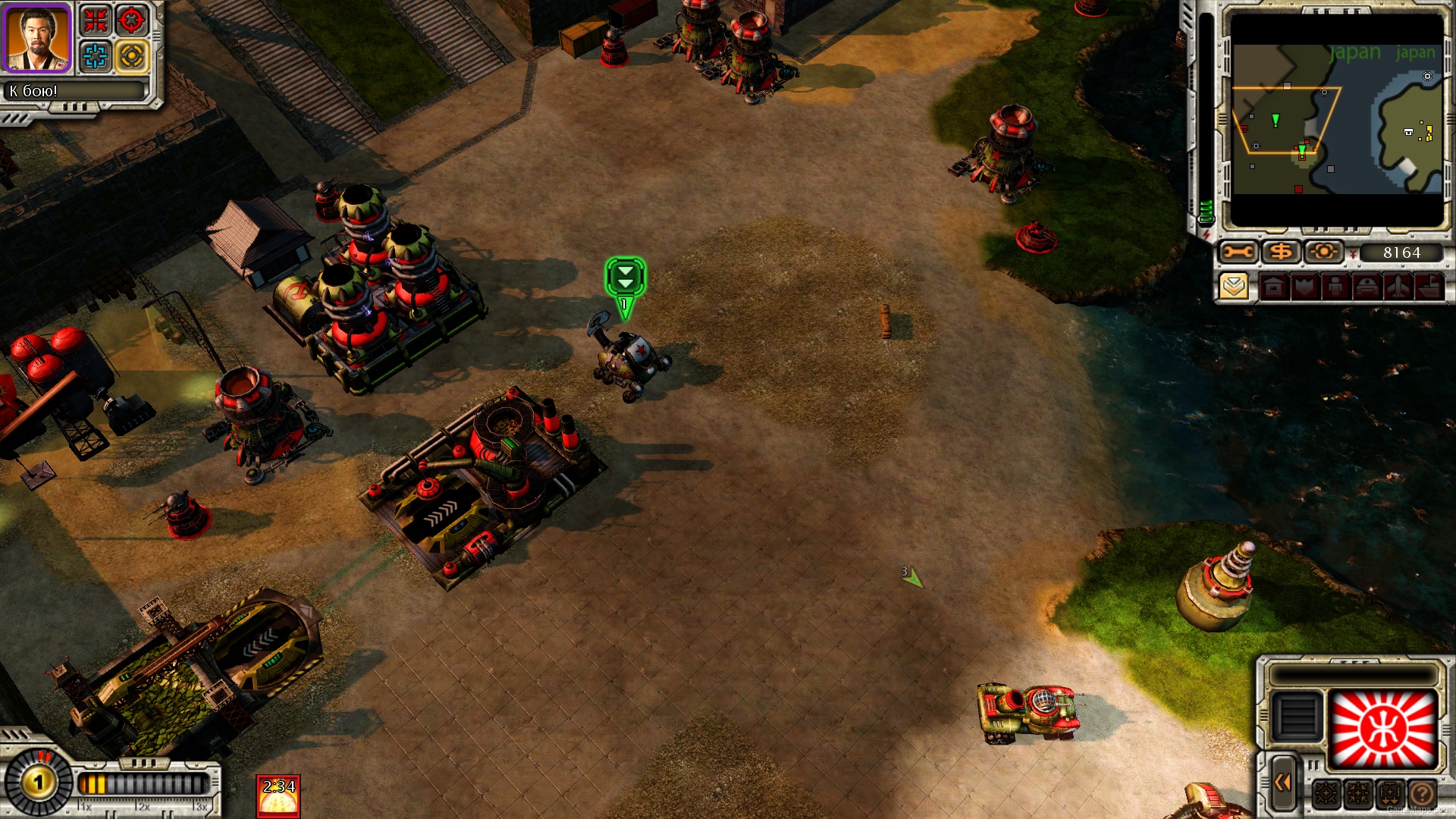Click the Empire rising sun faction emblem
This screenshot has height=819, width=1456.
tap(1384, 729)
